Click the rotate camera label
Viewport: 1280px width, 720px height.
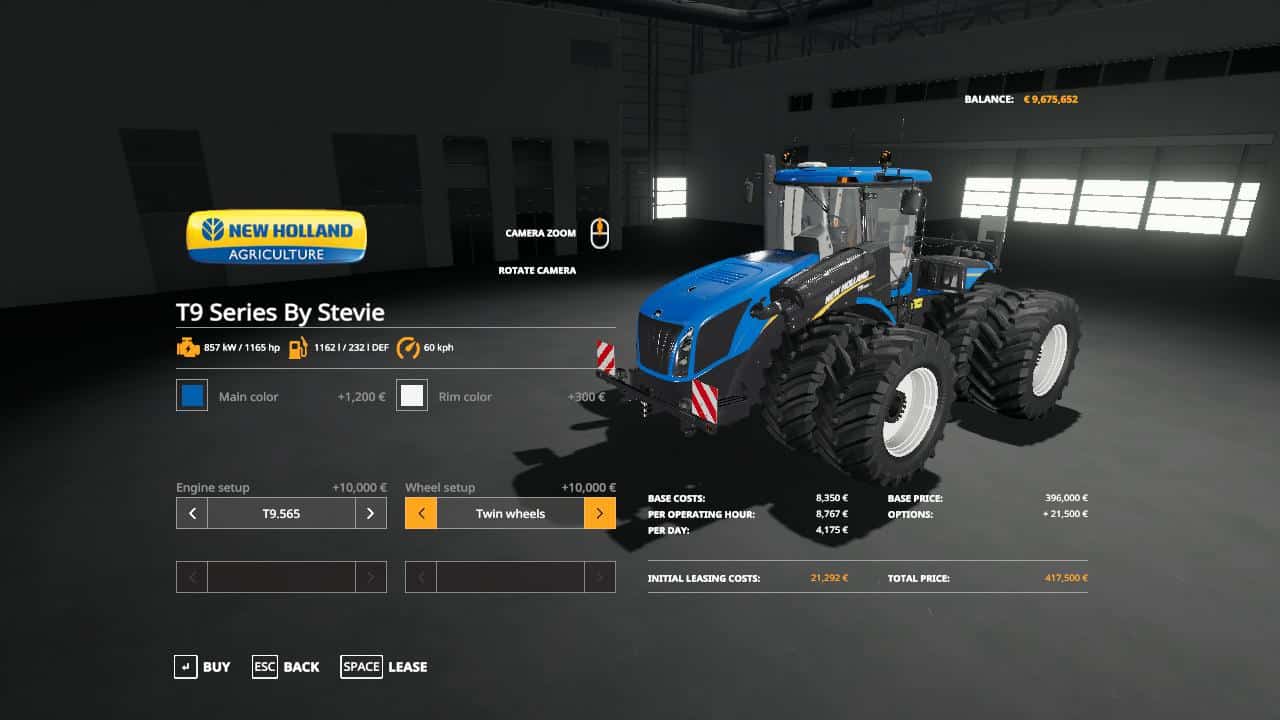click(537, 270)
